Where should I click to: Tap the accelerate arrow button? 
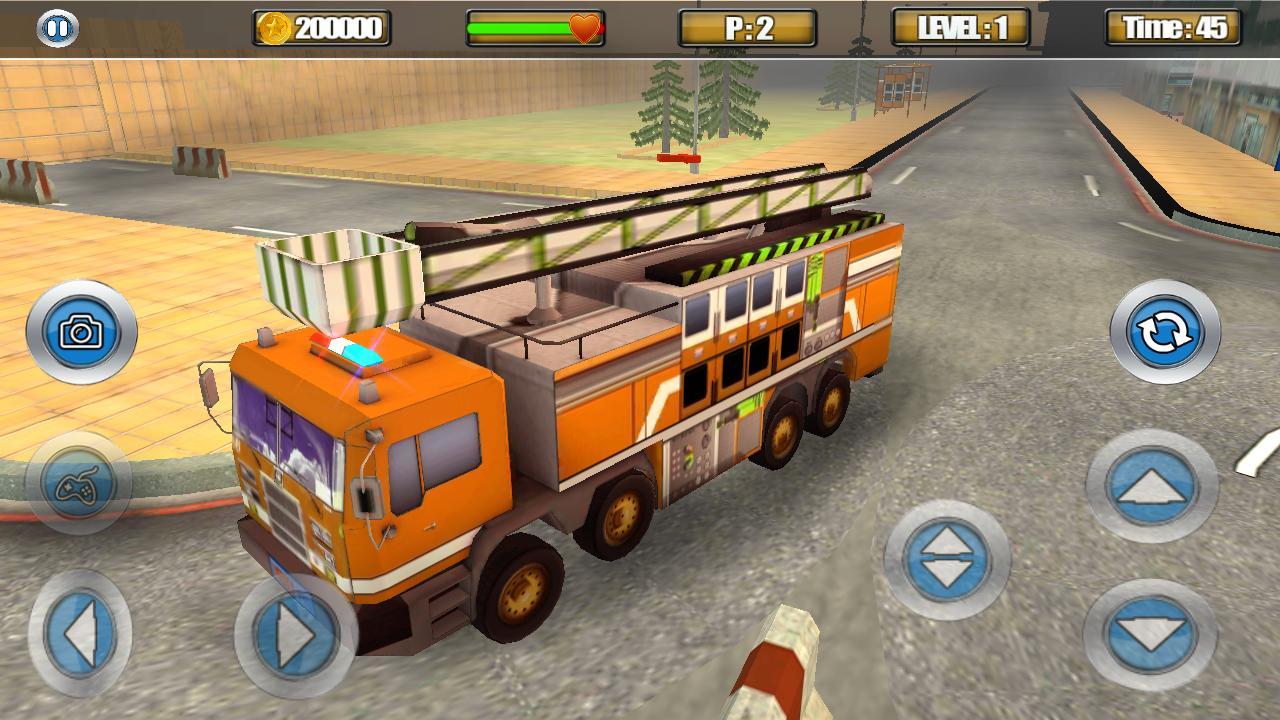pyautogui.click(x=1150, y=490)
